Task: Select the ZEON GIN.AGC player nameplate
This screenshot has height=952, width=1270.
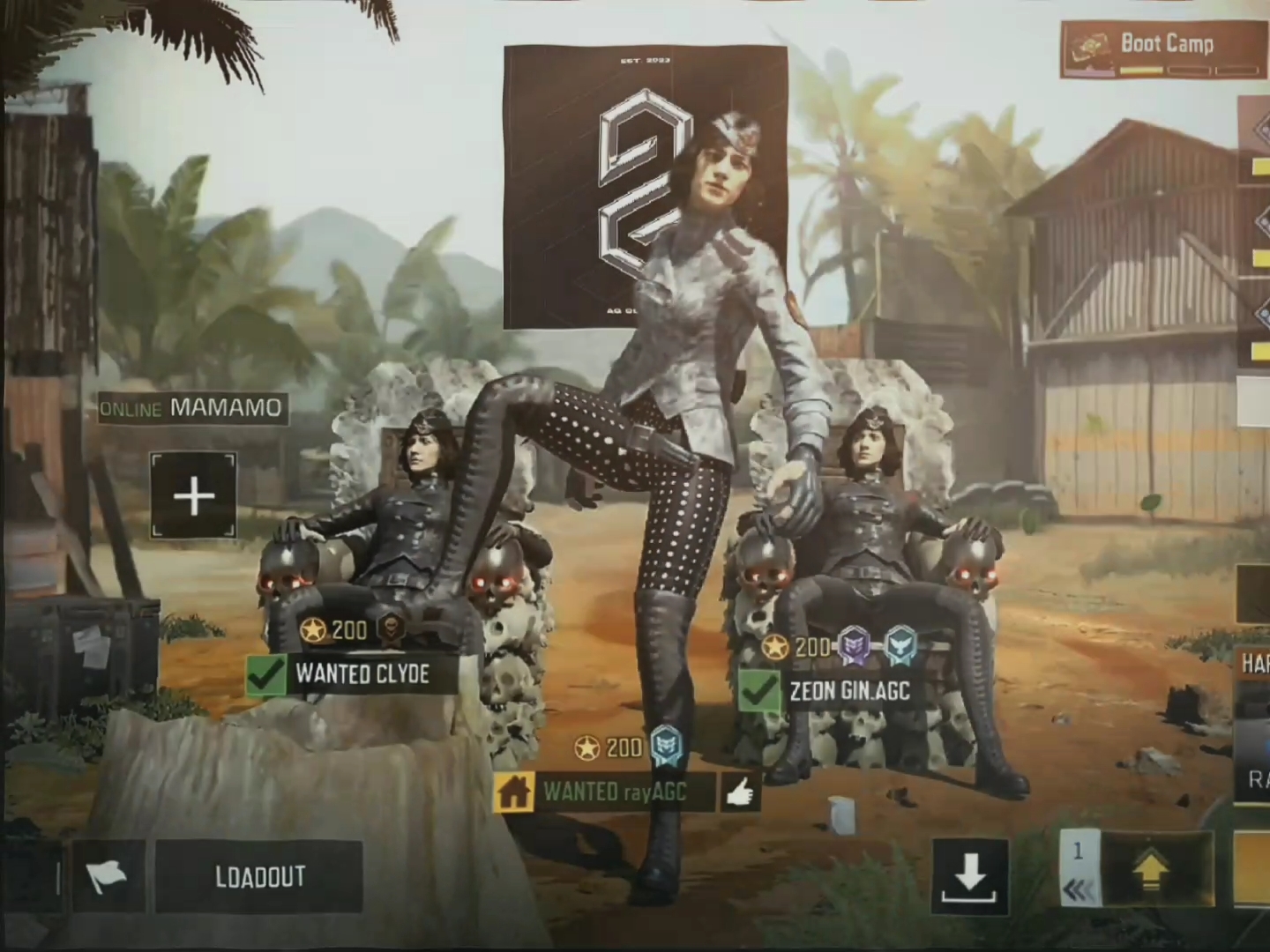Action: [x=848, y=691]
